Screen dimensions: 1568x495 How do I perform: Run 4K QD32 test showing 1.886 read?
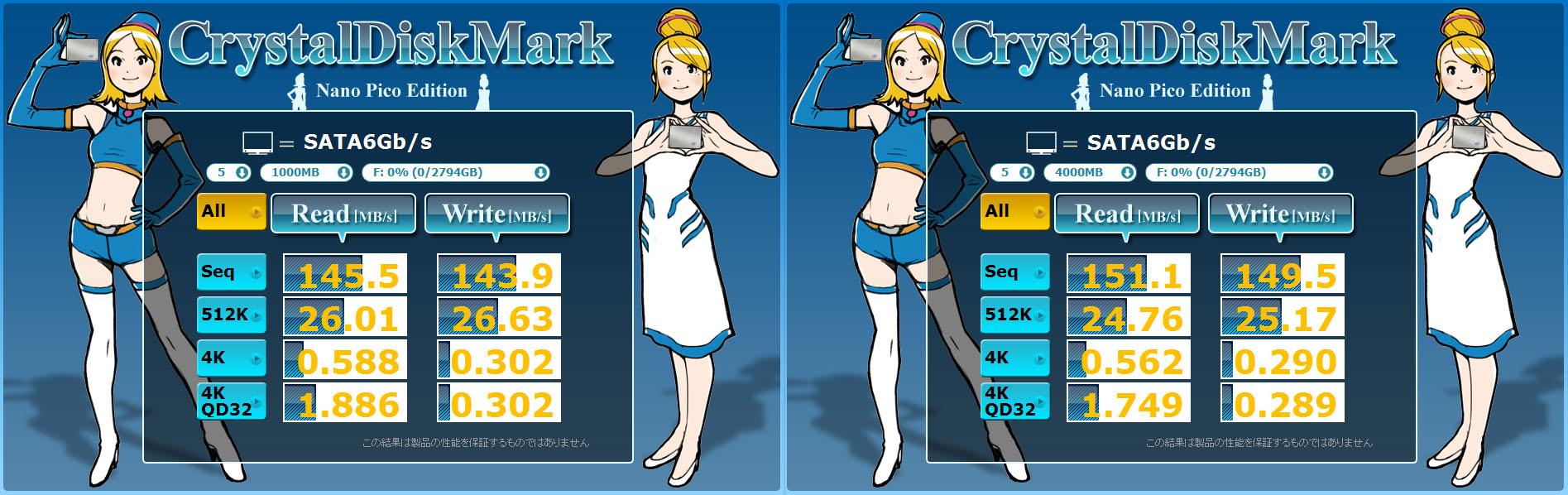pyautogui.click(x=231, y=401)
